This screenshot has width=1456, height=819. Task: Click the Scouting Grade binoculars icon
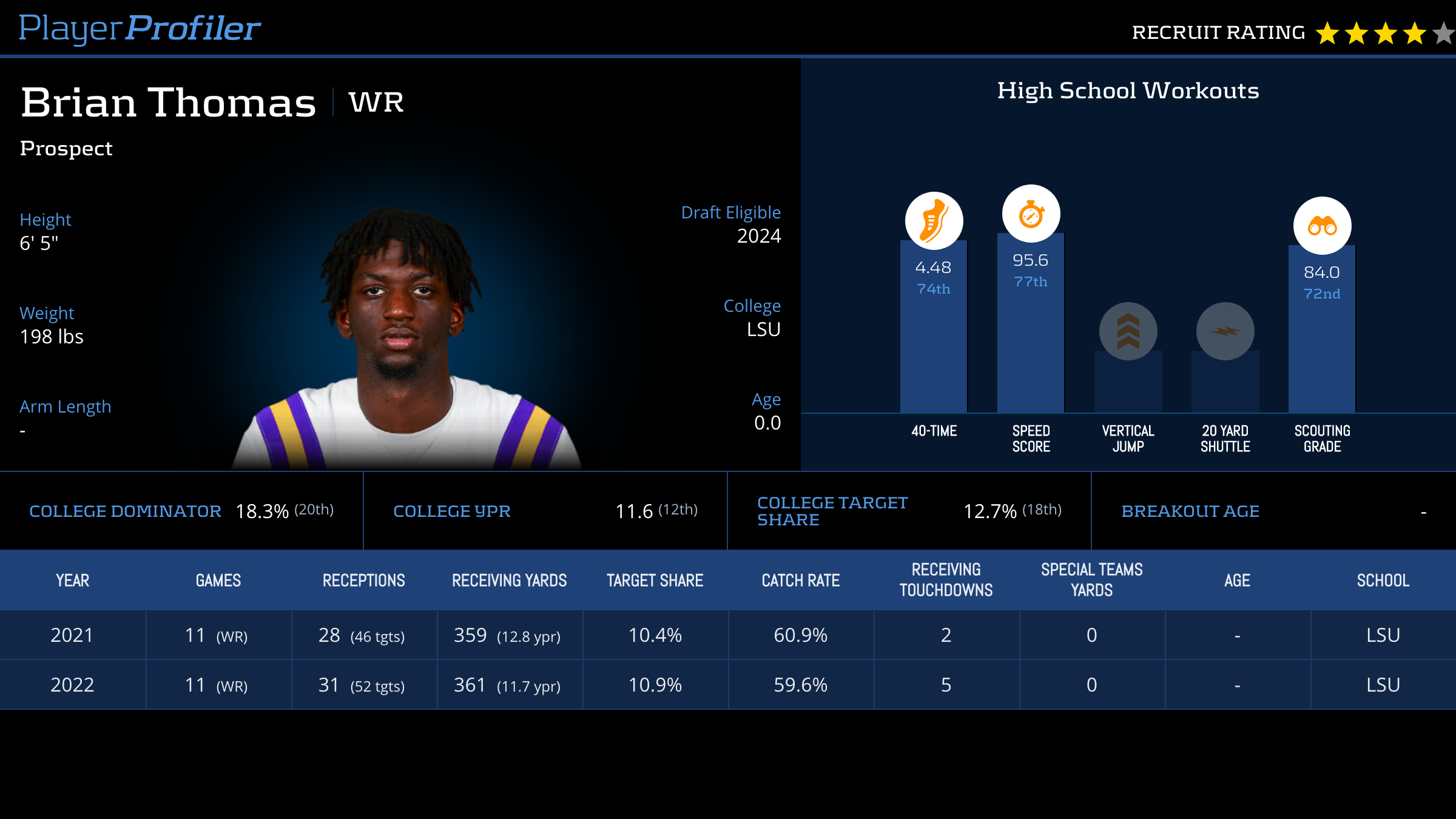[1322, 226]
